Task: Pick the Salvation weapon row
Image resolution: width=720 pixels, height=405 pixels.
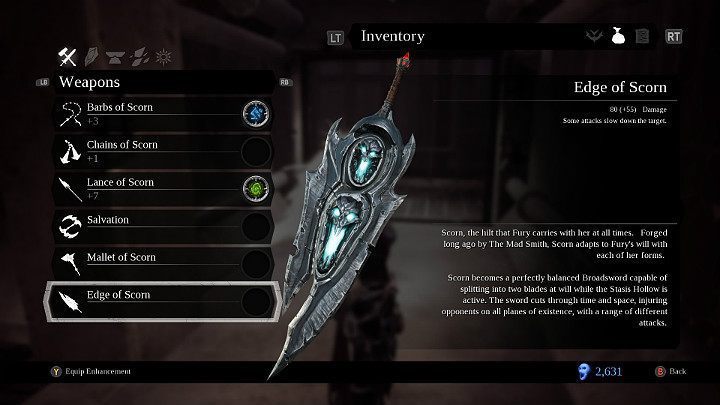Action: 140,225
